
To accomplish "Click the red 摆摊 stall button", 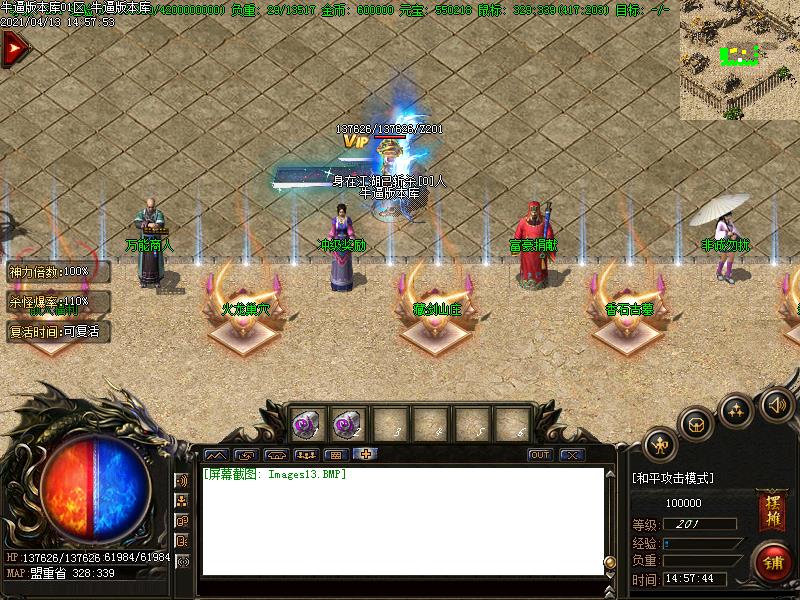I will click(771, 511).
